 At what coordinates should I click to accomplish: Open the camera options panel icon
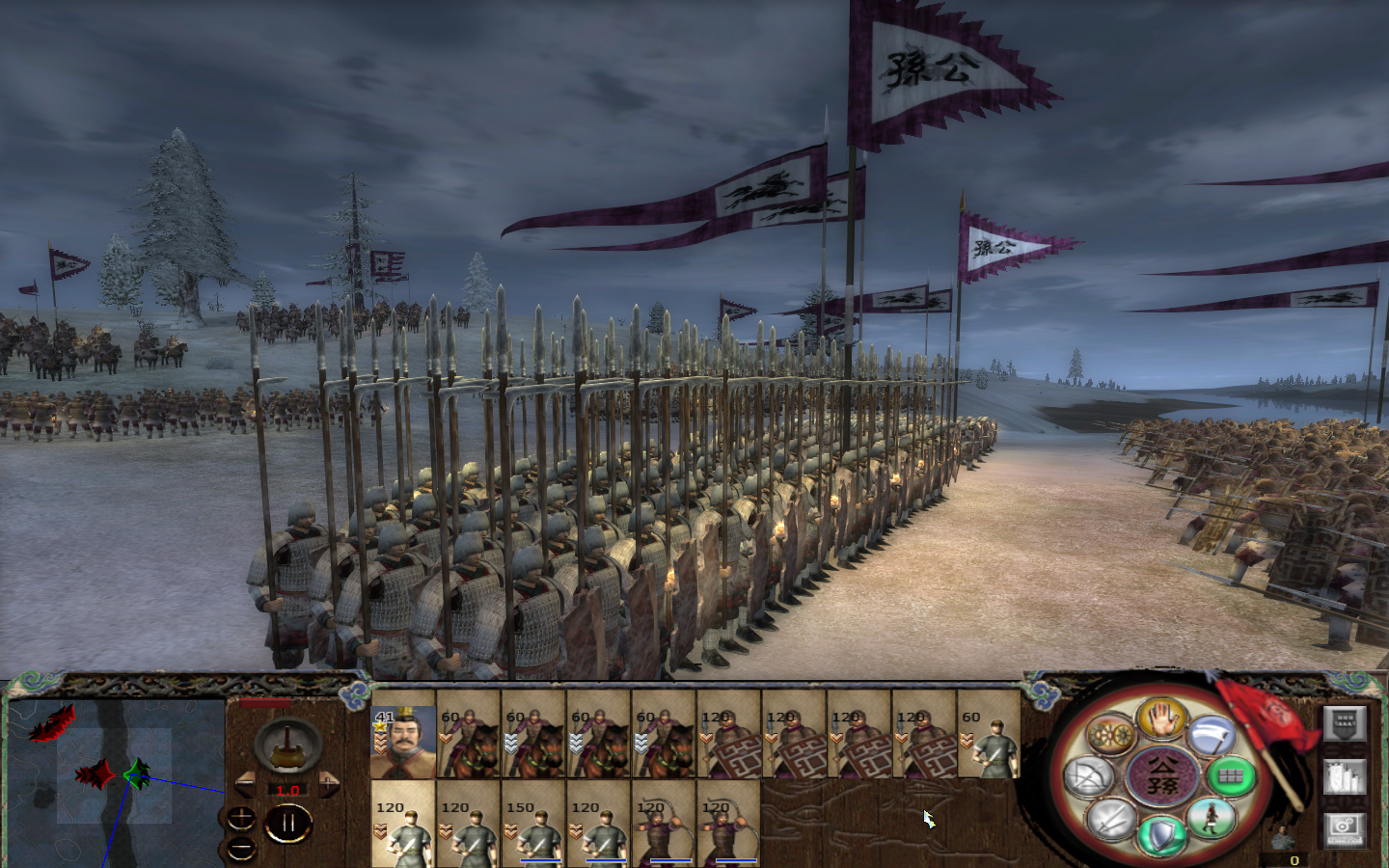click(1345, 831)
